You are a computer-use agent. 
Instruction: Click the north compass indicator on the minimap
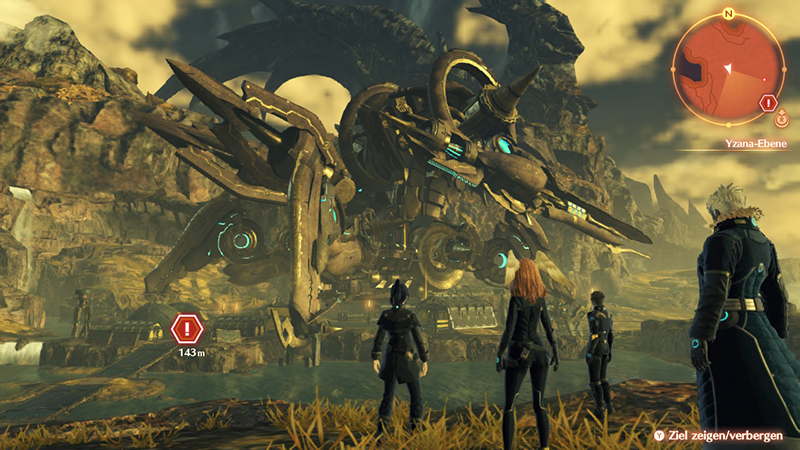729,15
